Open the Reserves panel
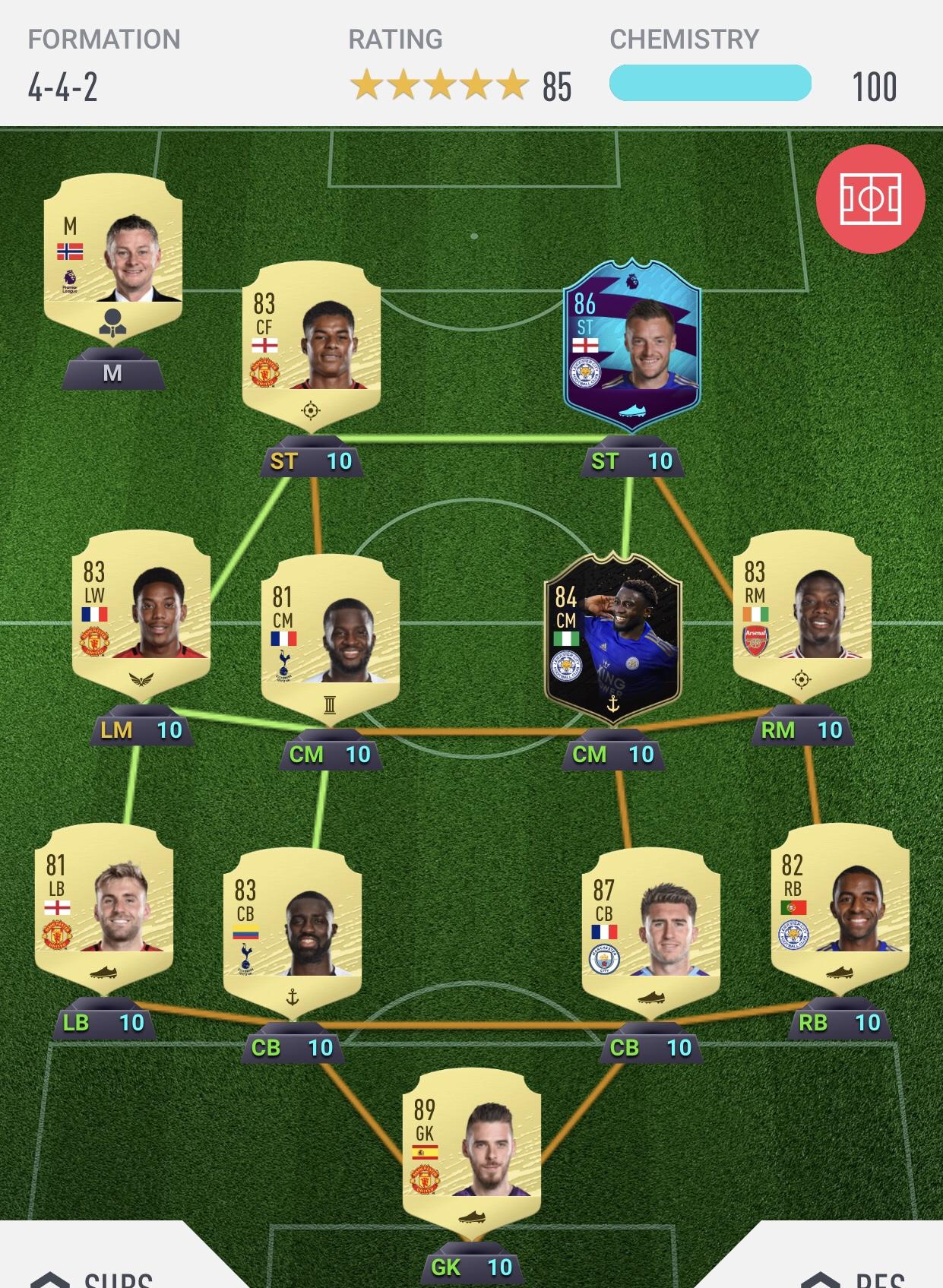The width and height of the screenshot is (943, 1288). pos(859,1275)
